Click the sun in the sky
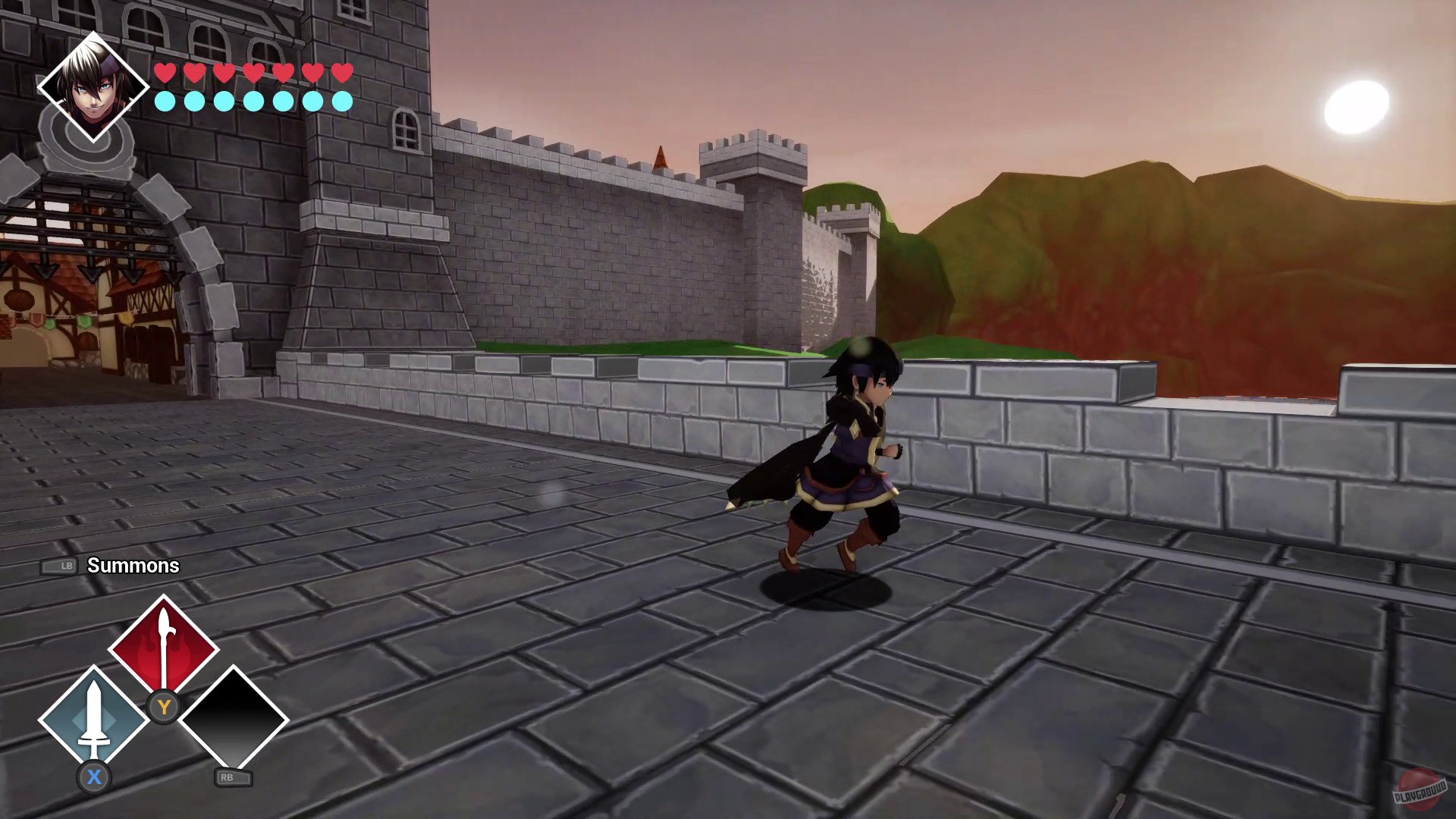The image size is (1456, 819). coord(1354,104)
